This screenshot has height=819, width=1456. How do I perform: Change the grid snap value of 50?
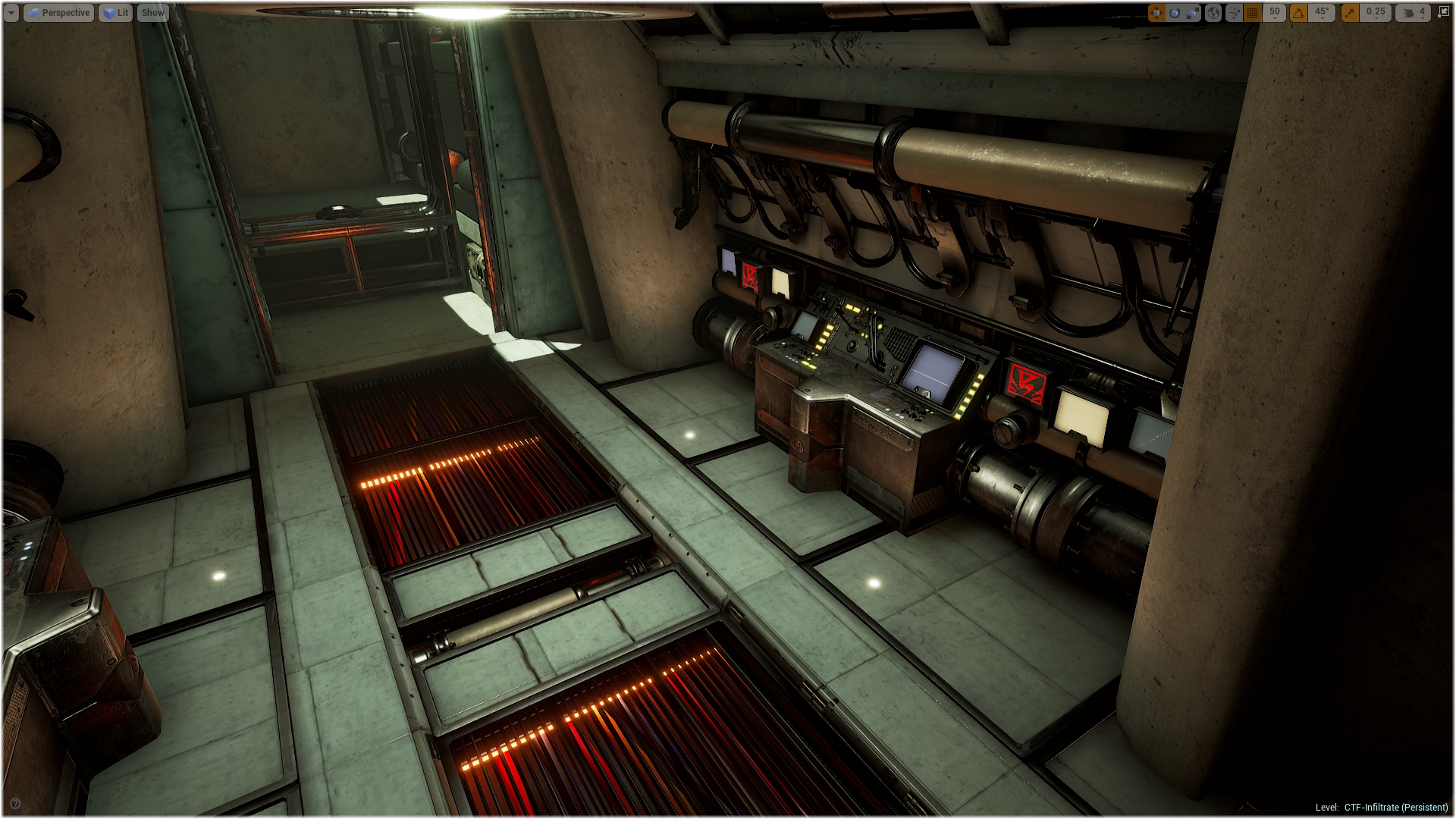[1275, 13]
